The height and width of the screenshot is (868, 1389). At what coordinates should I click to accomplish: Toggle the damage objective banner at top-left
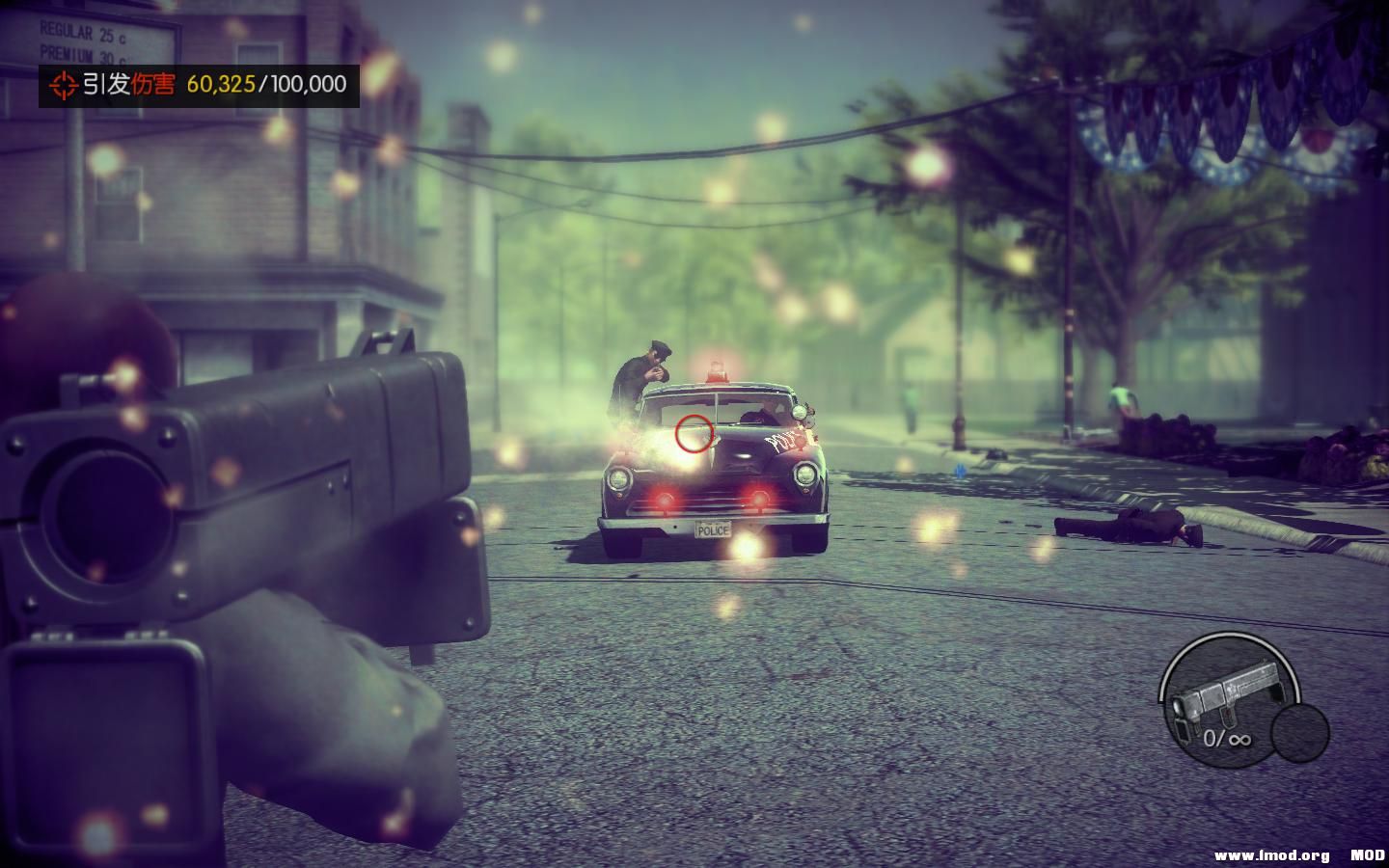[193, 86]
